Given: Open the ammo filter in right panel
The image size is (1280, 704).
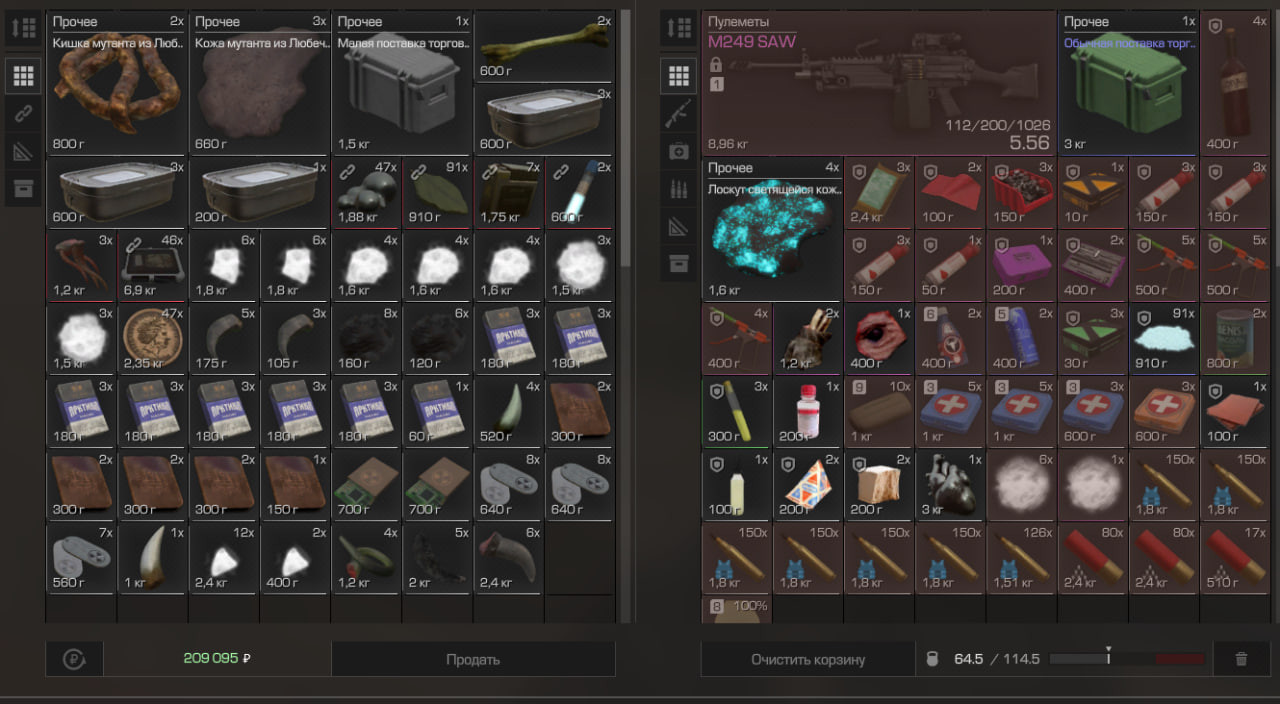Looking at the screenshot, I should coord(679,188).
